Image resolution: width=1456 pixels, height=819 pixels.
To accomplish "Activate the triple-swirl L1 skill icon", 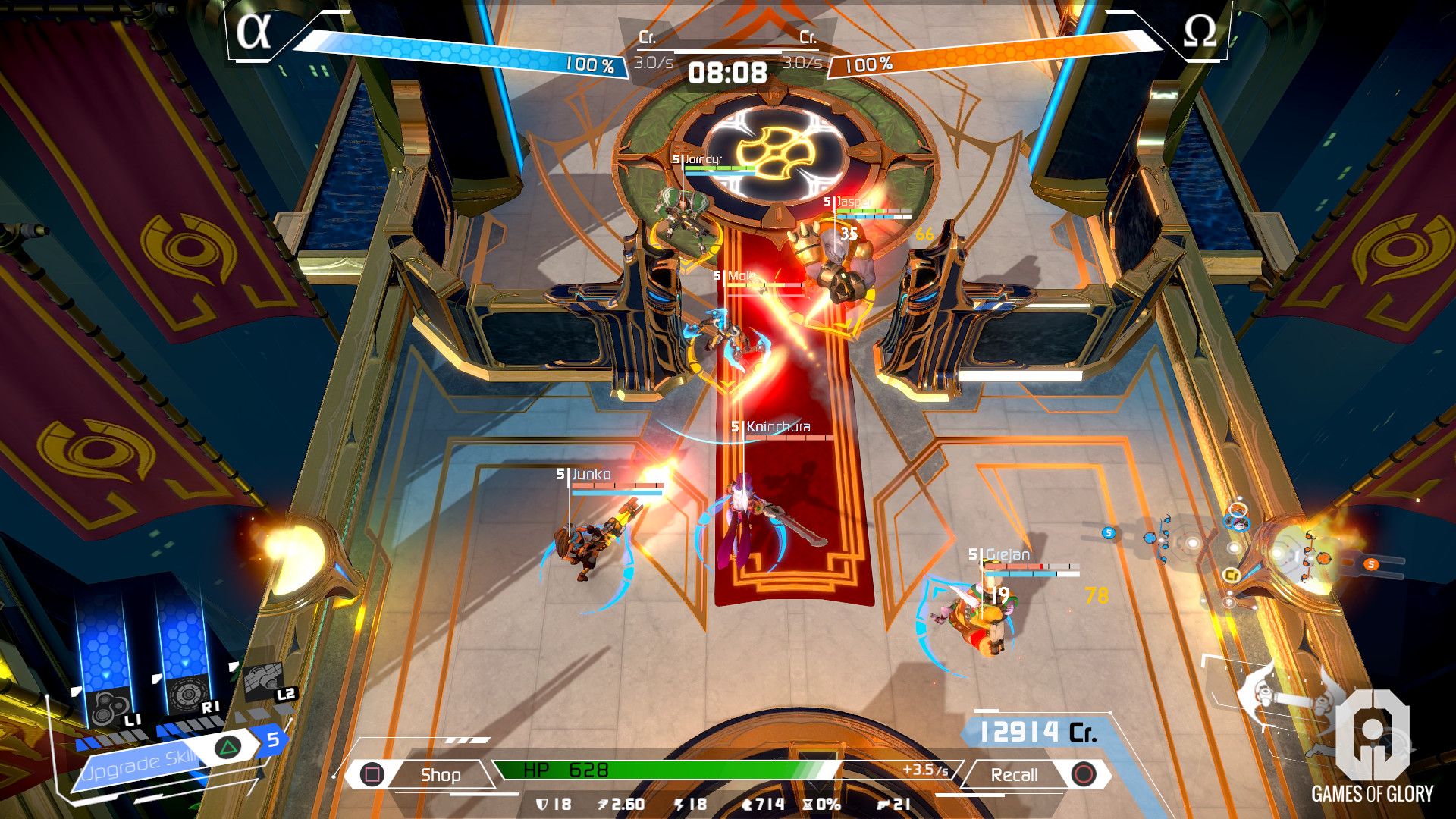I will click(105, 709).
